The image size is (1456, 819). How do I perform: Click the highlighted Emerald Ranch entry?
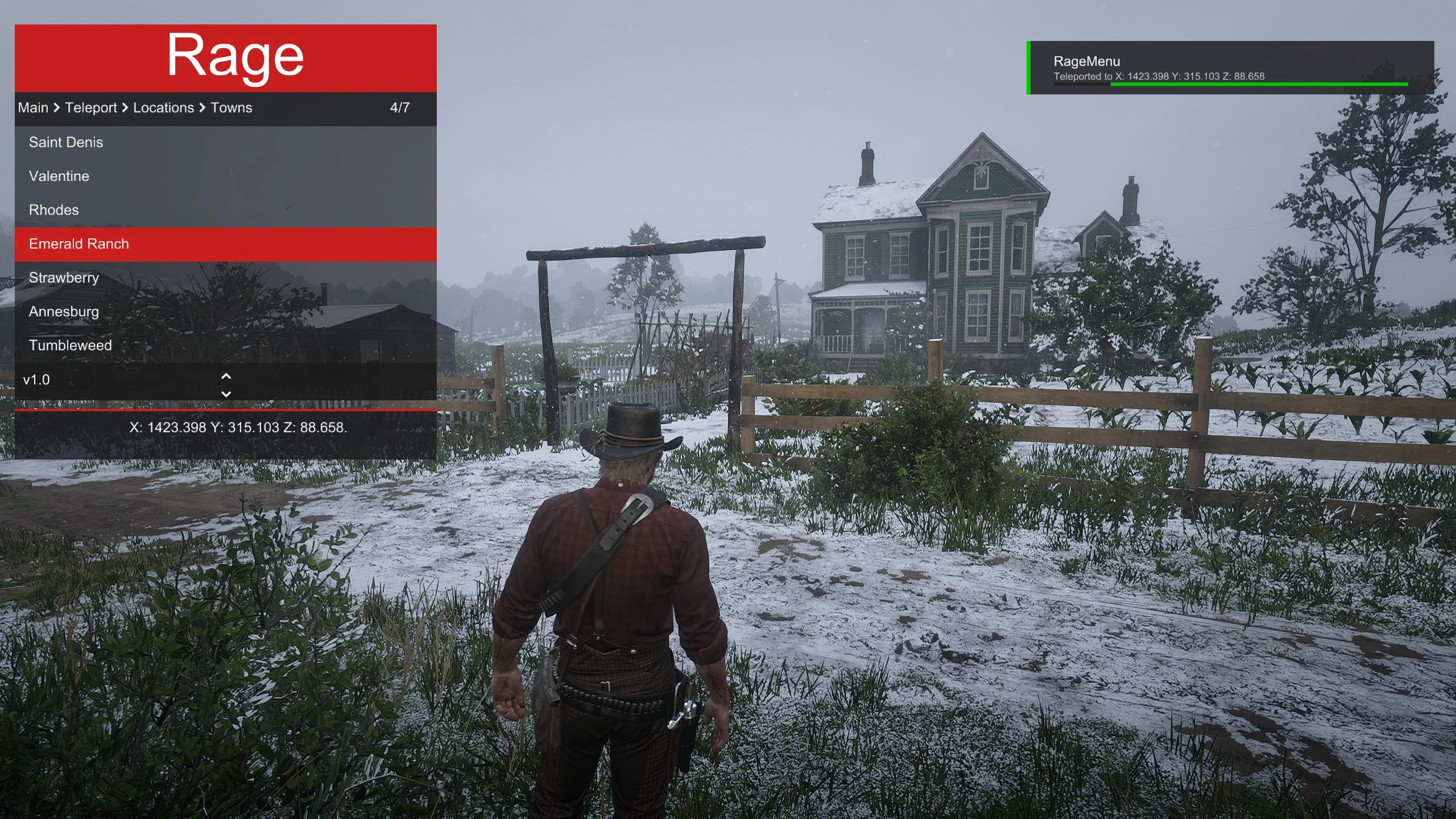79,244
